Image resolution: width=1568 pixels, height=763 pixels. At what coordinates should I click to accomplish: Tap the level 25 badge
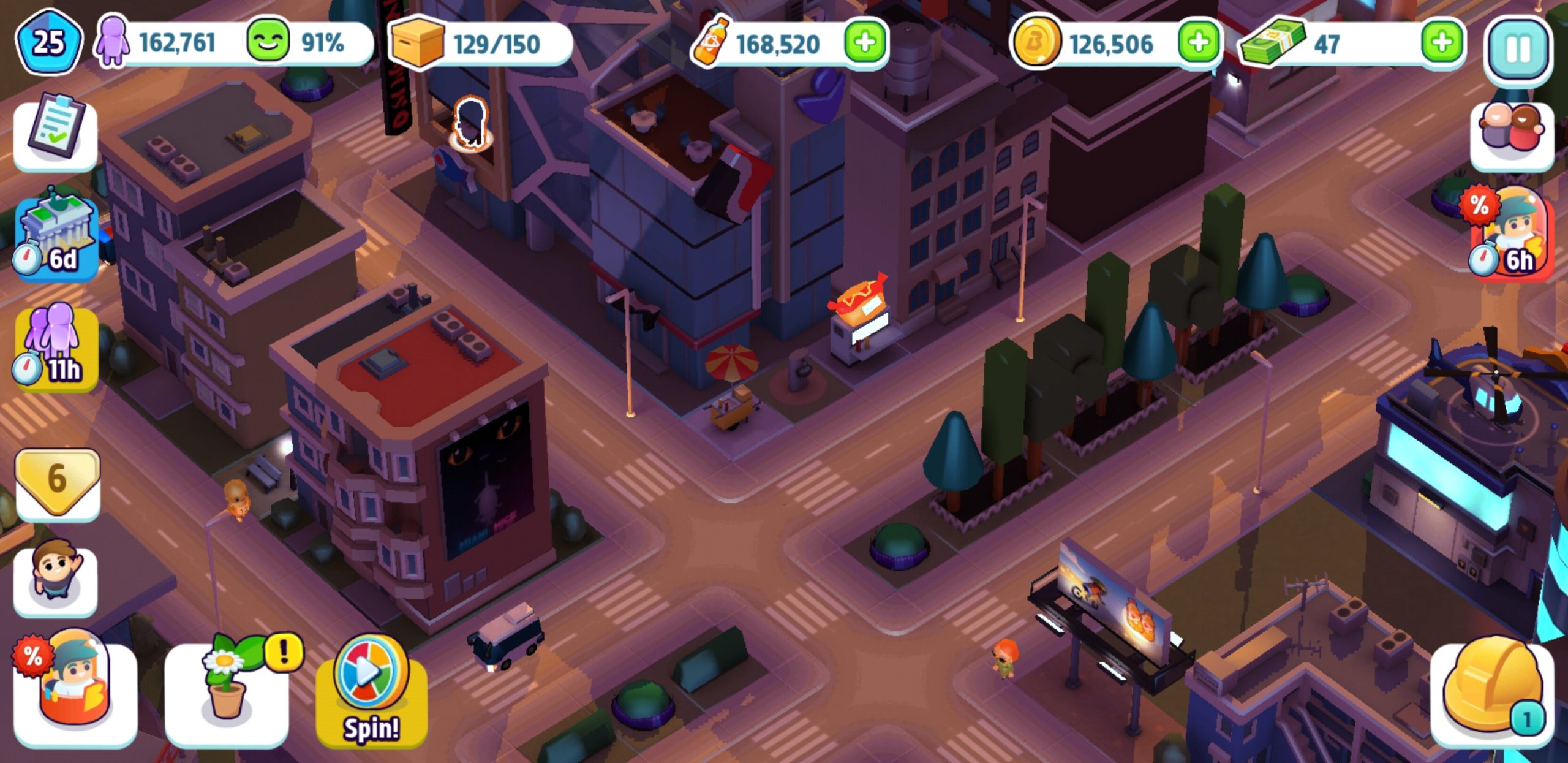tap(49, 43)
